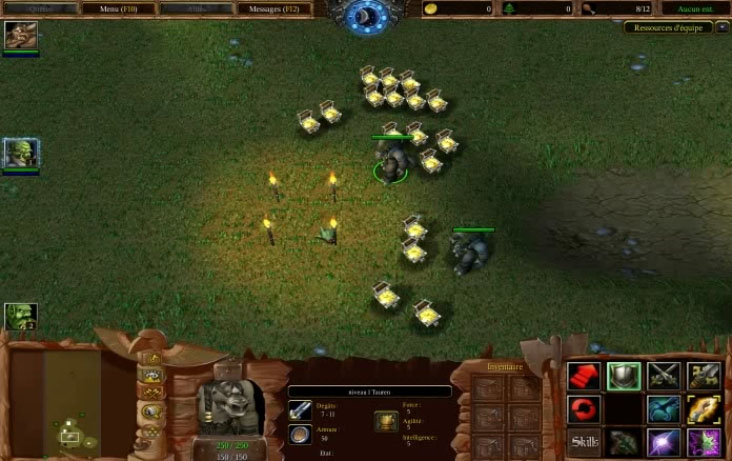Collapse the arrow beside Ressources d'équipe

tap(722, 27)
